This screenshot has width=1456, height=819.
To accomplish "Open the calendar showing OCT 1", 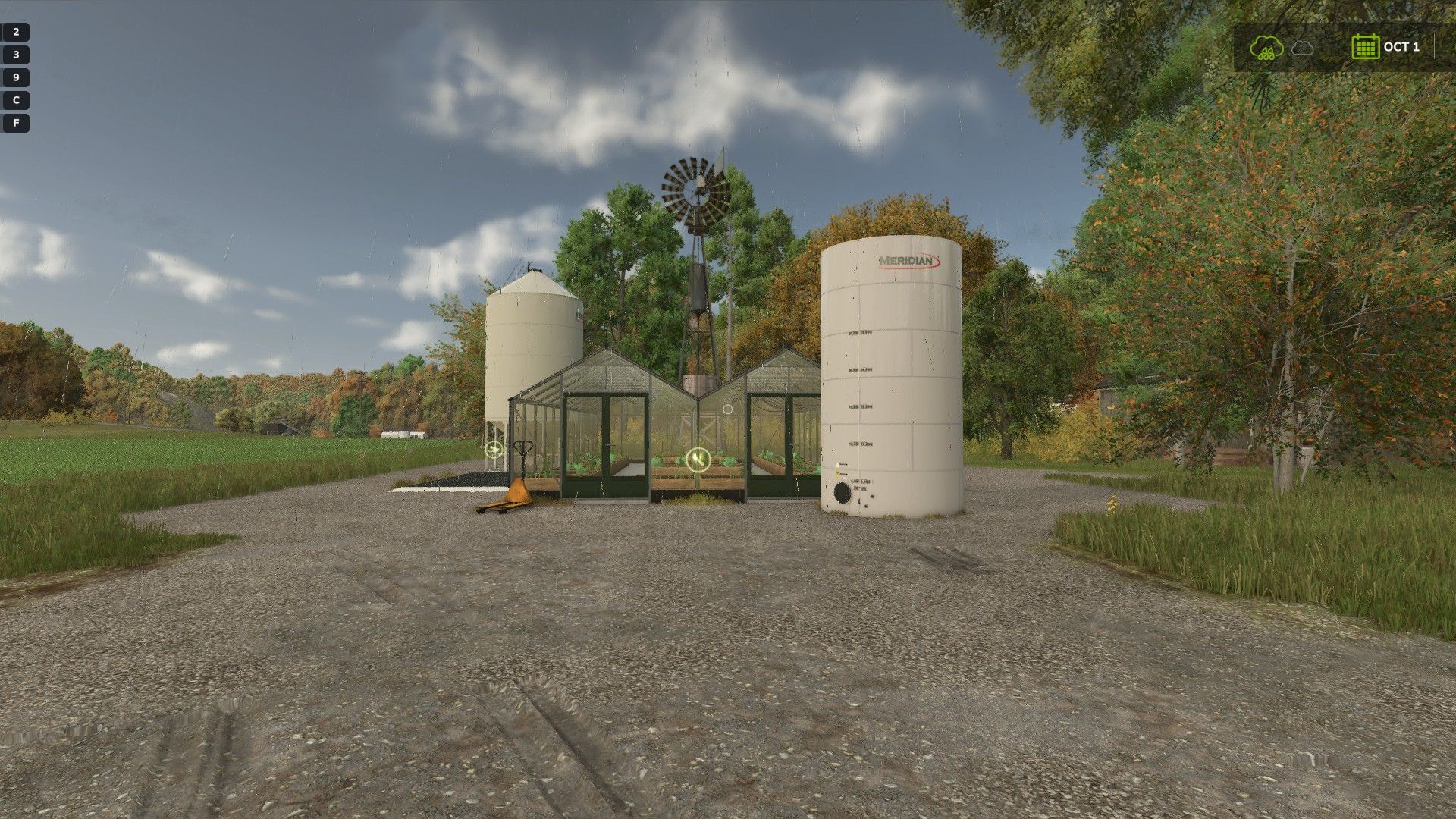I will (1365, 47).
